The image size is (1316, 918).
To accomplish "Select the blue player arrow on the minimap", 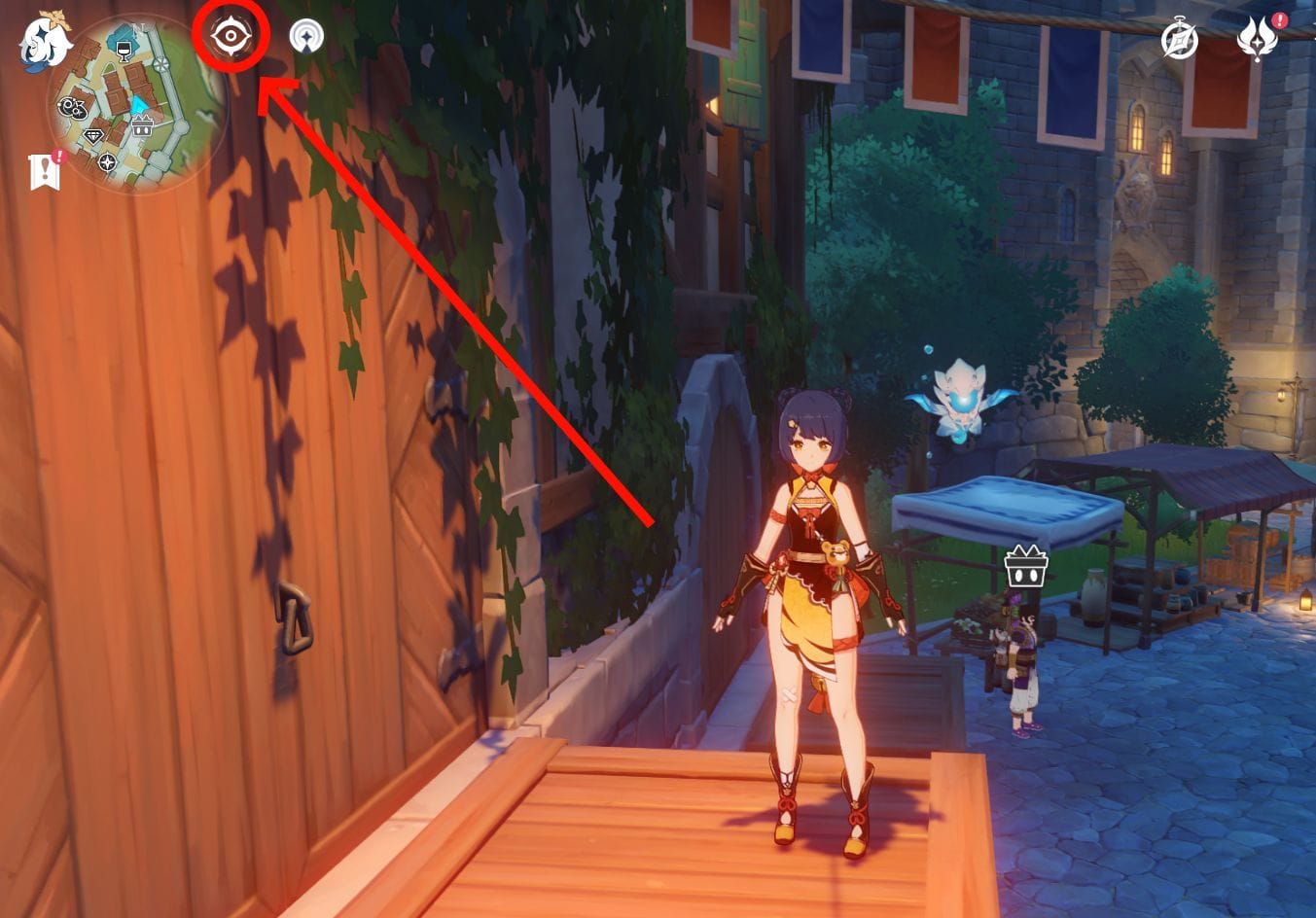I will 138,104.
